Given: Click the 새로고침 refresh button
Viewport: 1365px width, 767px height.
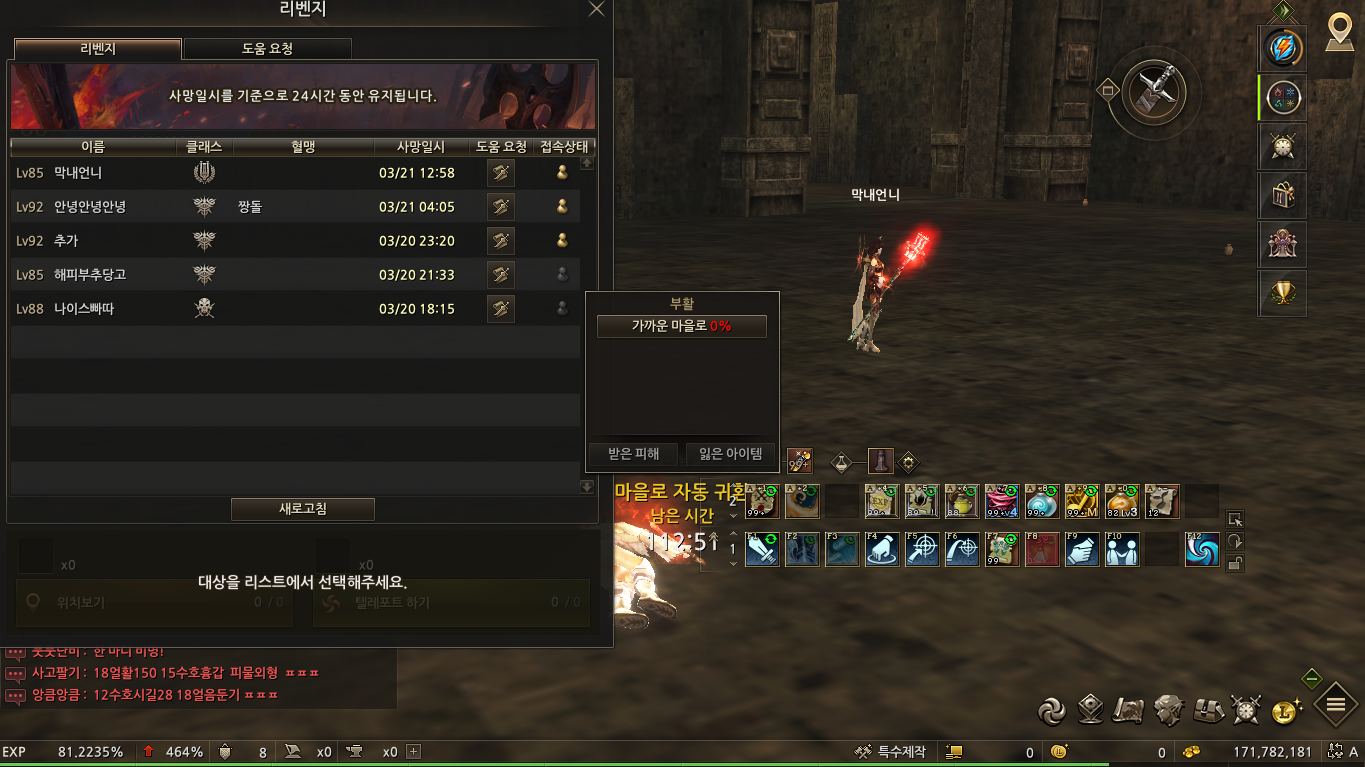Looking at the screenshot, I should point(302,509).
